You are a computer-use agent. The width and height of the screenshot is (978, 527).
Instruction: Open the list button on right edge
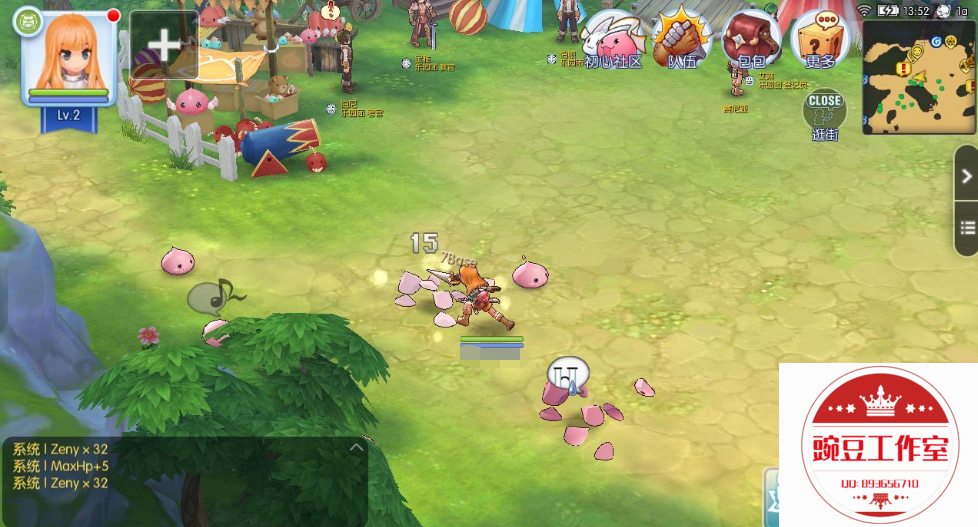(x=966, y=226)
